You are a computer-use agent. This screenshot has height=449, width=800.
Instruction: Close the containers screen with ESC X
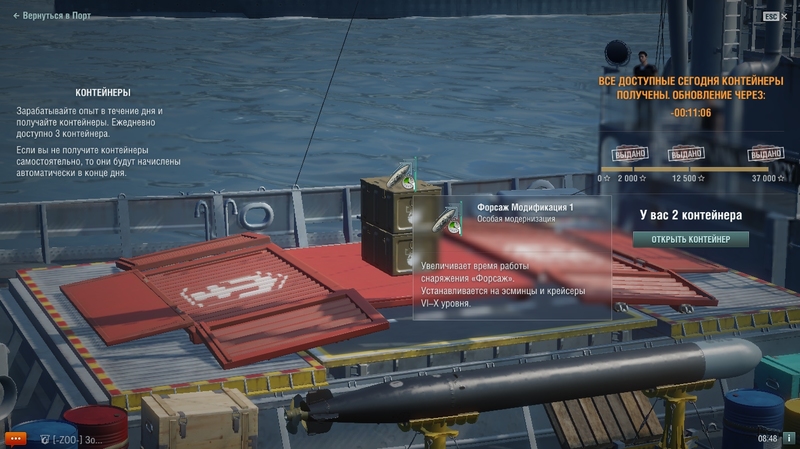click(775, 16)
